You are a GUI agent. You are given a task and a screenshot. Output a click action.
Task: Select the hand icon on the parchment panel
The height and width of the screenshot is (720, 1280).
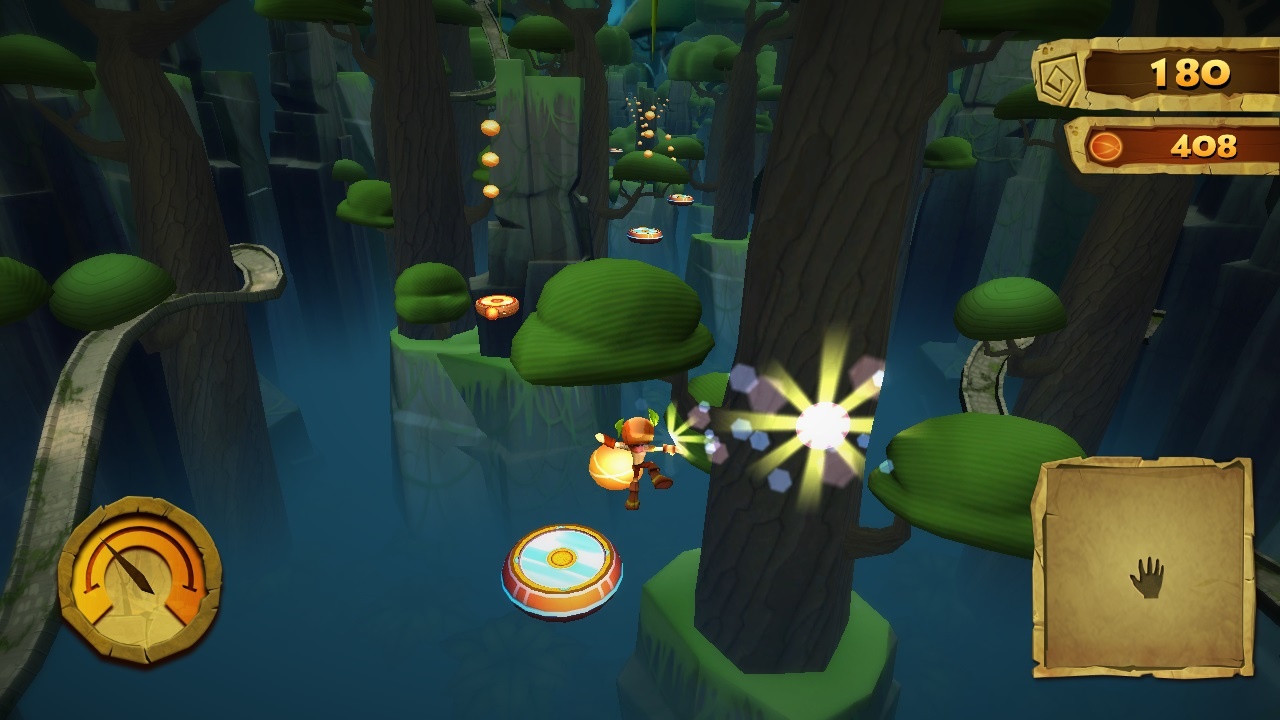pyautogui.click(x=1147, y=578)
